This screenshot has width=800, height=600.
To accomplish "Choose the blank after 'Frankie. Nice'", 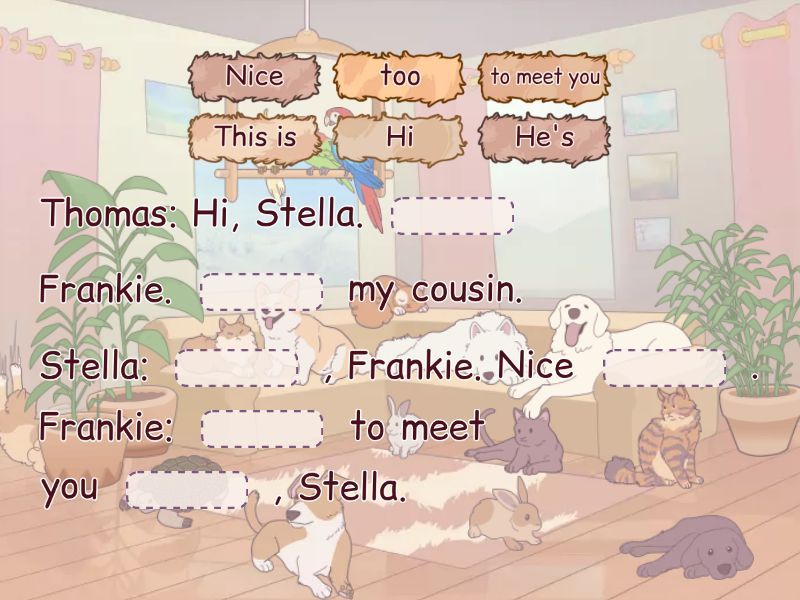I will pyautogui.click(x=665, y=367).
